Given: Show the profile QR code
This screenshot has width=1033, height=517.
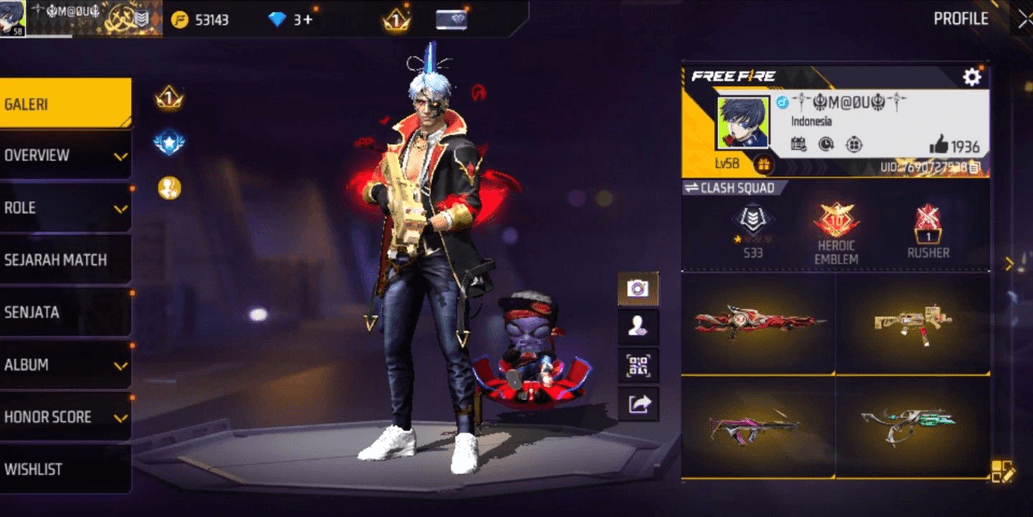Looking at the screenshot, I should pos(638,364).
